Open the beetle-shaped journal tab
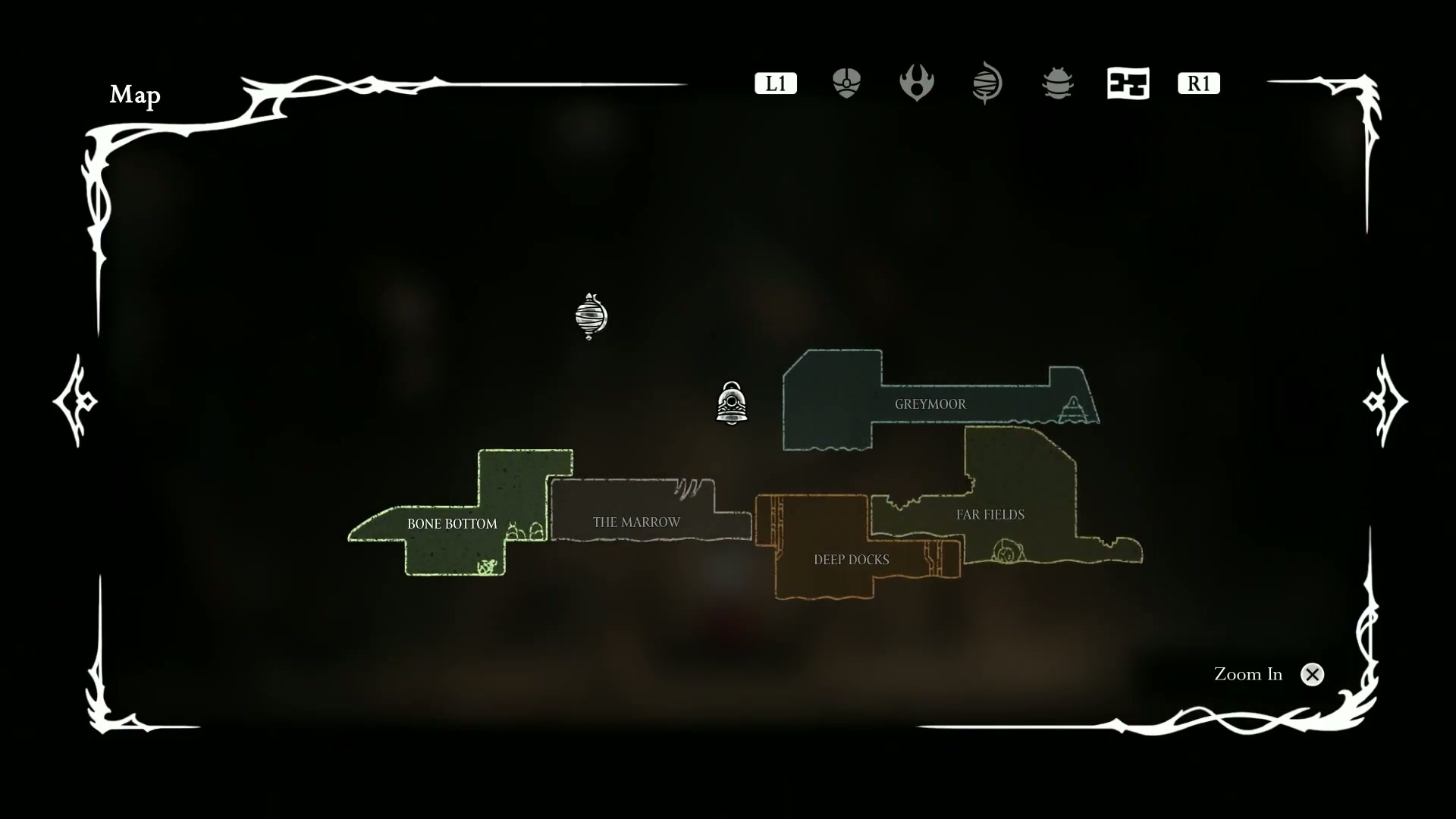Image resolution: width=1456 pixels, height=819 pixels. click(x=1057, y=83)
